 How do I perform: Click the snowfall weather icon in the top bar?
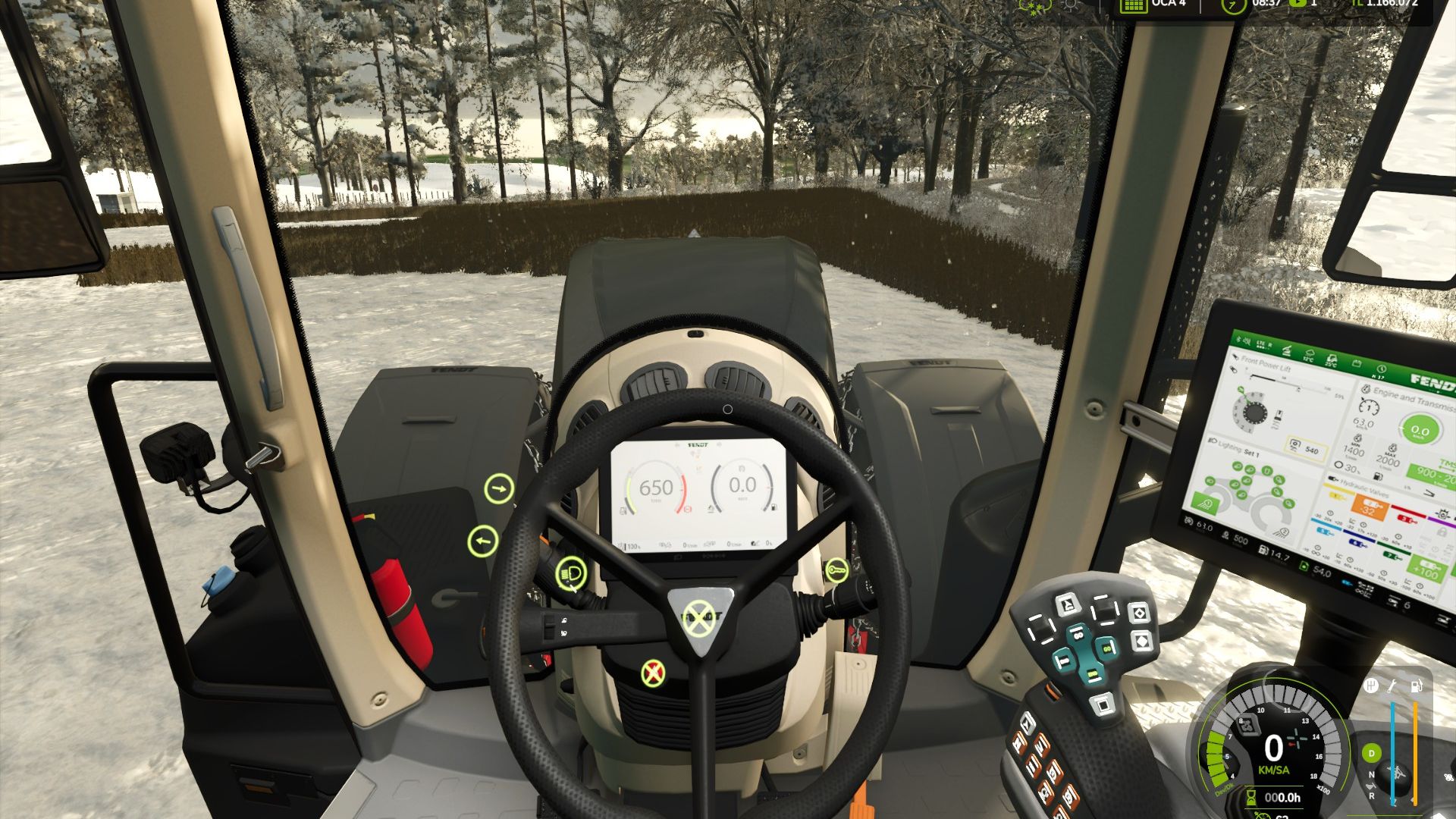pyautogui.click(x=1034, y=7)
